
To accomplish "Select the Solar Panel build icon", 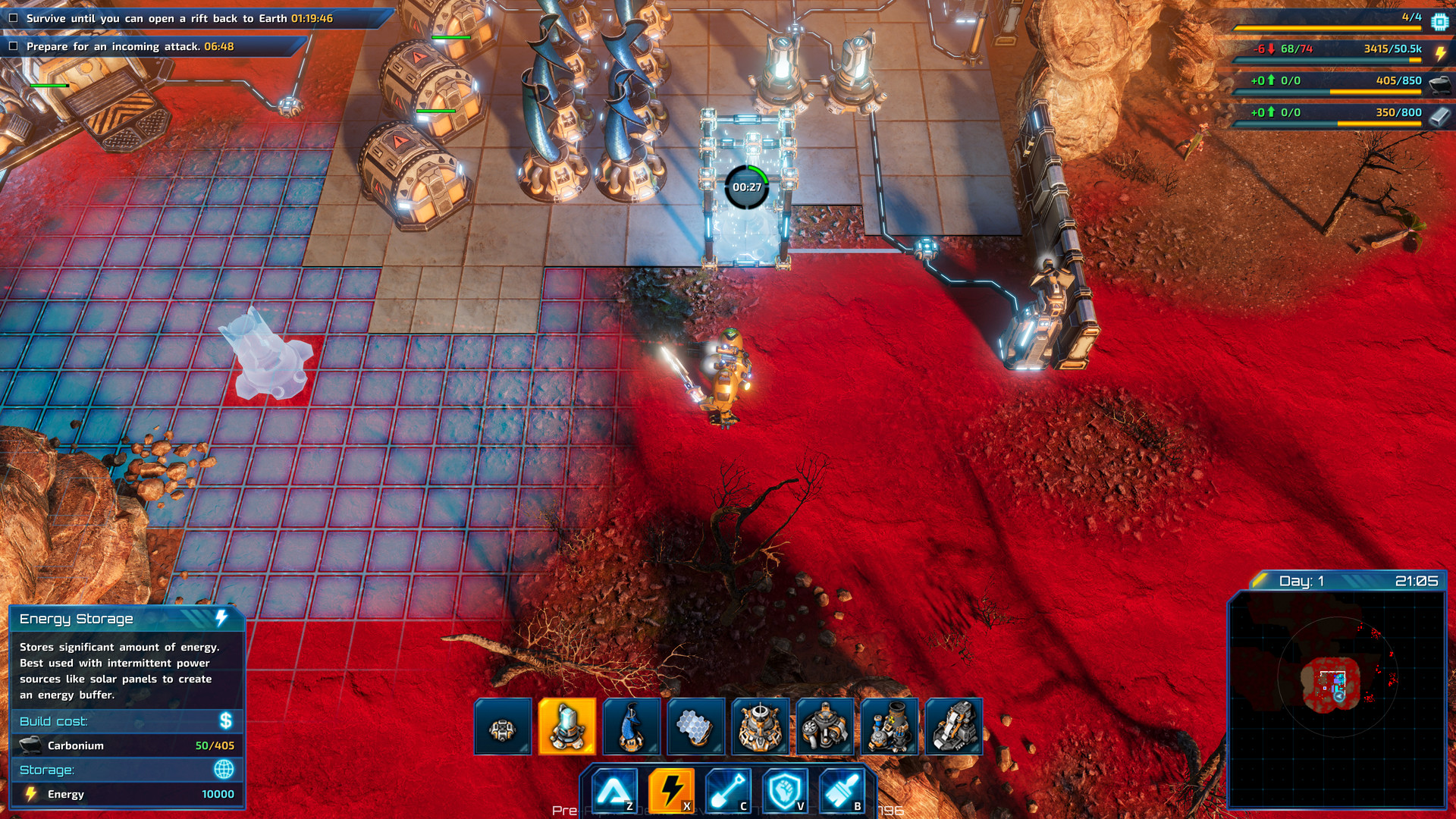I will point(694,726).
